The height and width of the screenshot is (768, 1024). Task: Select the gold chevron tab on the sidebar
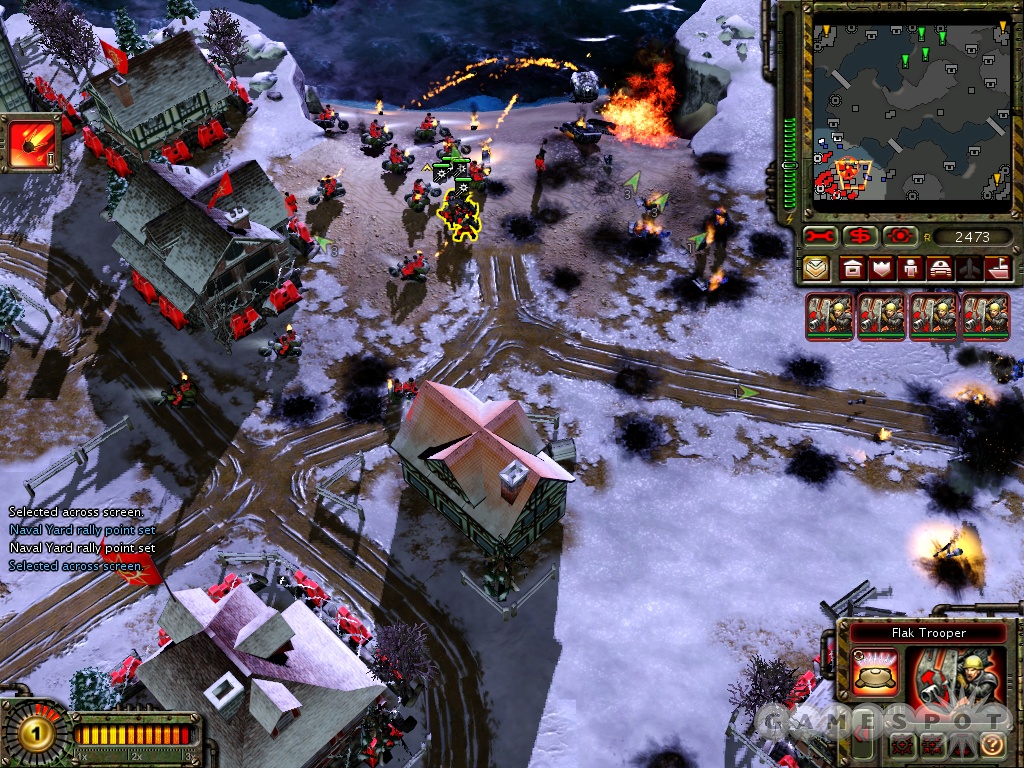tap(815, 268)
